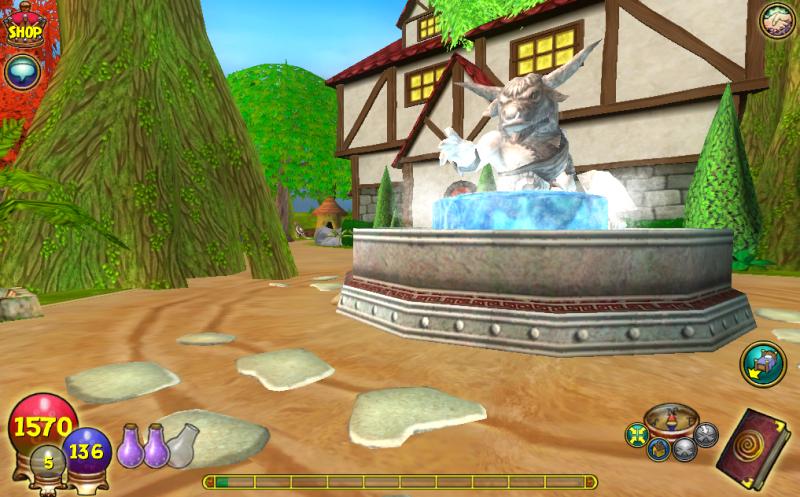Drink a purple potion
800x497 pixels.
(x=132, y=446)
